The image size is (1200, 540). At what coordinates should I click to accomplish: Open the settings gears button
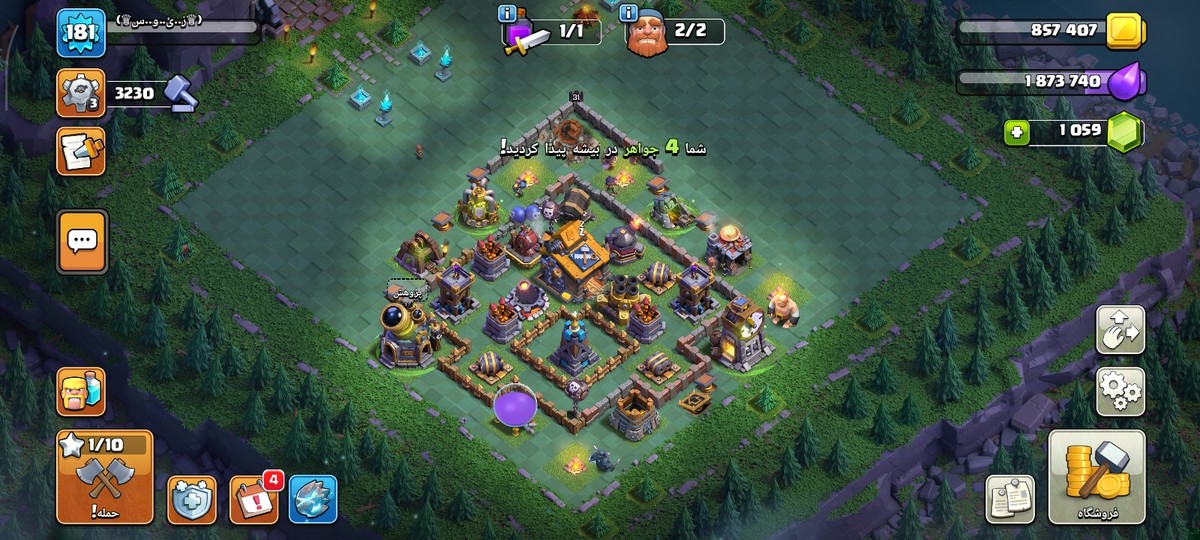coord(1120,391)
